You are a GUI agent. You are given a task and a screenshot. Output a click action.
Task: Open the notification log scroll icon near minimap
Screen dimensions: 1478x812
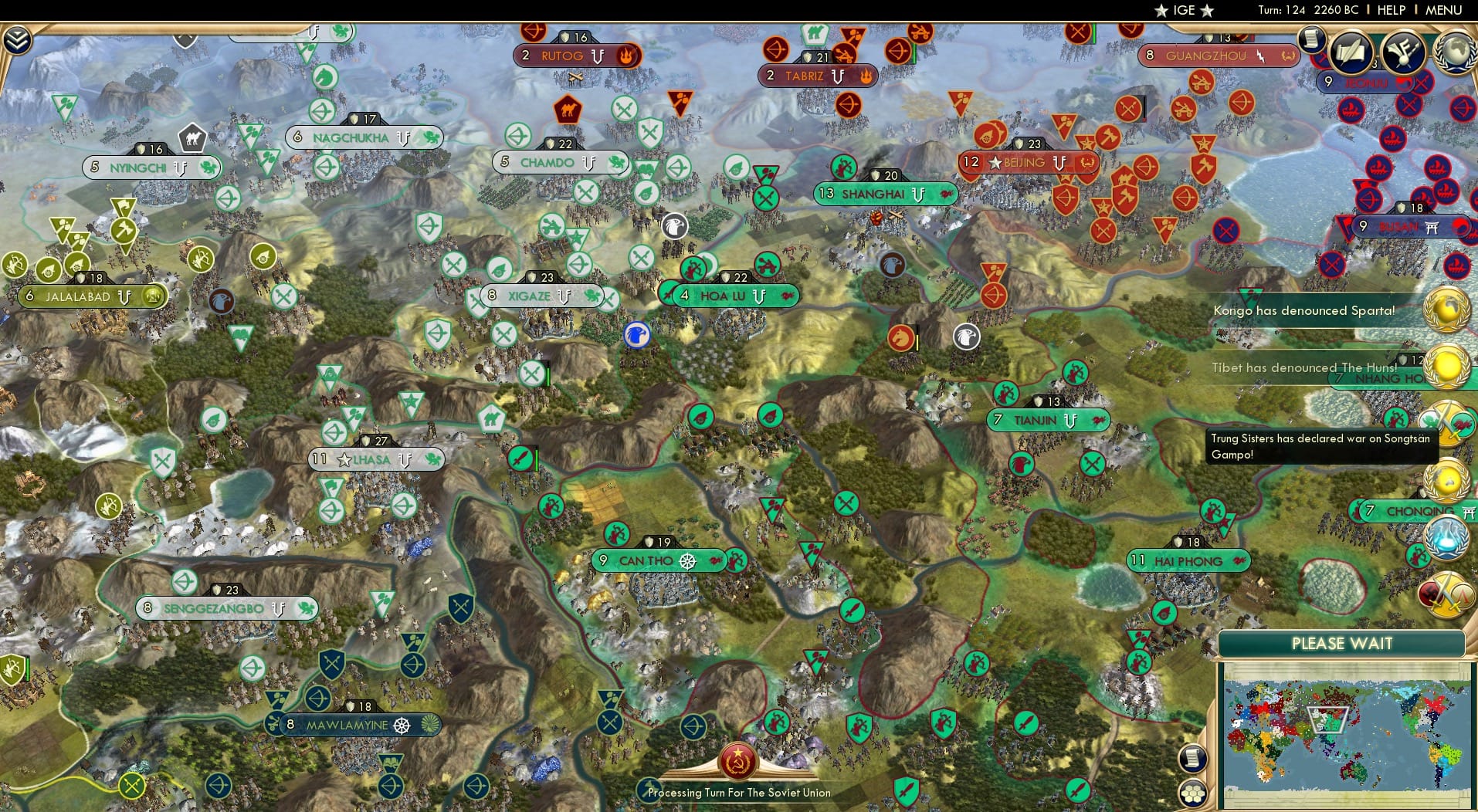(1193, 759)
